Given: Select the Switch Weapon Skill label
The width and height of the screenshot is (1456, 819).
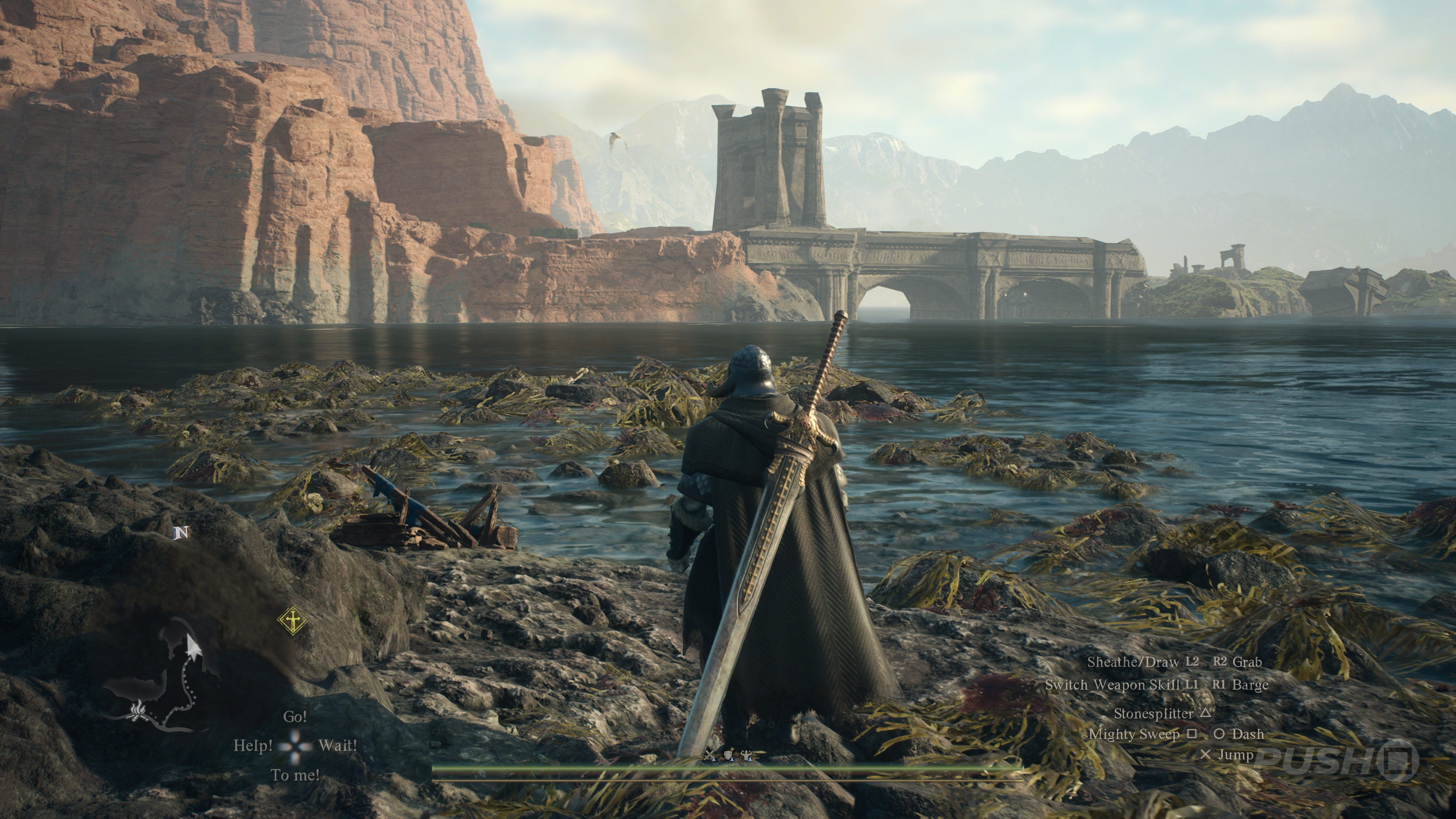Looking at the screenshot, I should point(1112,684).
